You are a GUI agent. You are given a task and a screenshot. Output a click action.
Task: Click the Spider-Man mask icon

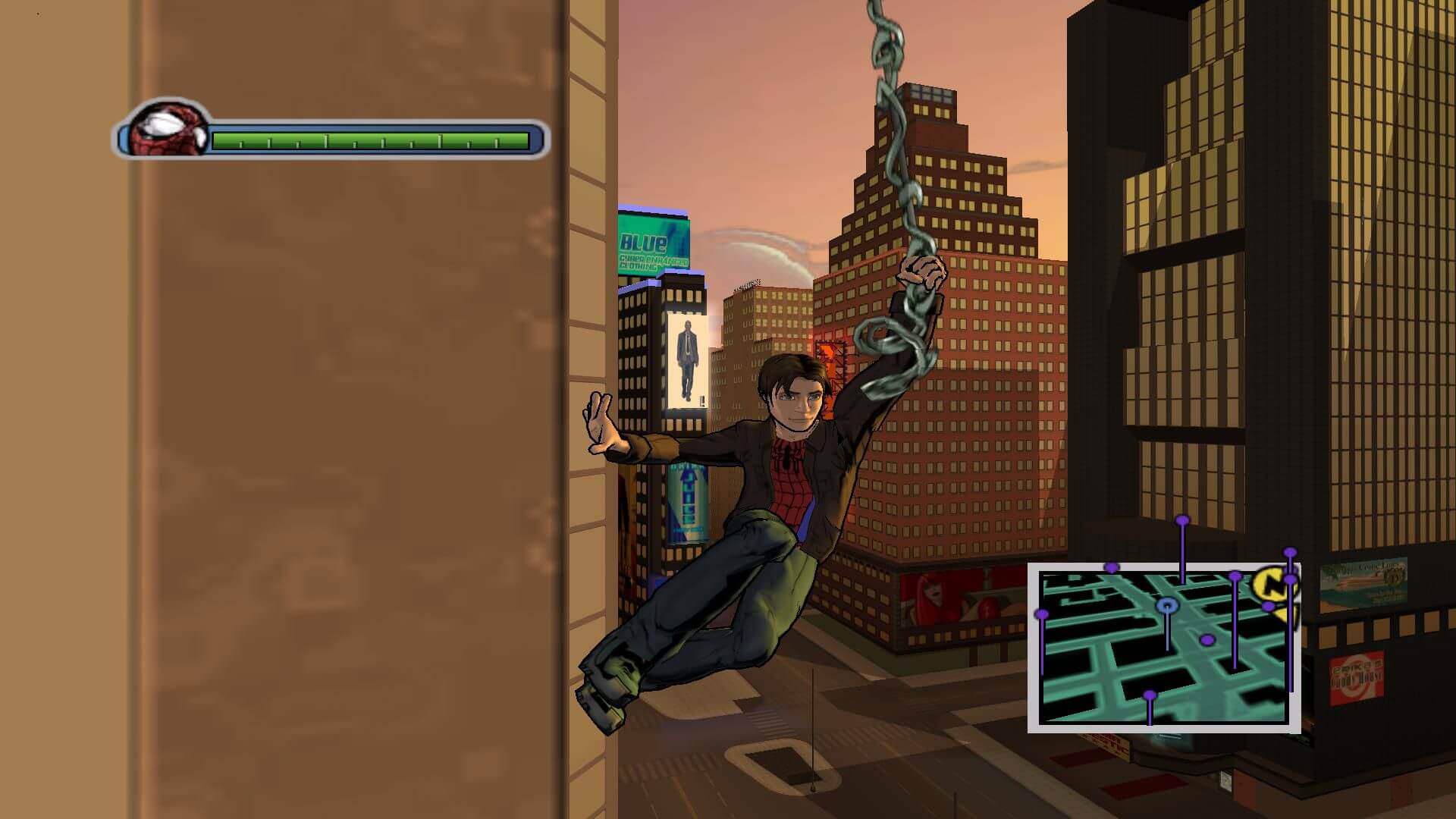[x=168, y=130]
